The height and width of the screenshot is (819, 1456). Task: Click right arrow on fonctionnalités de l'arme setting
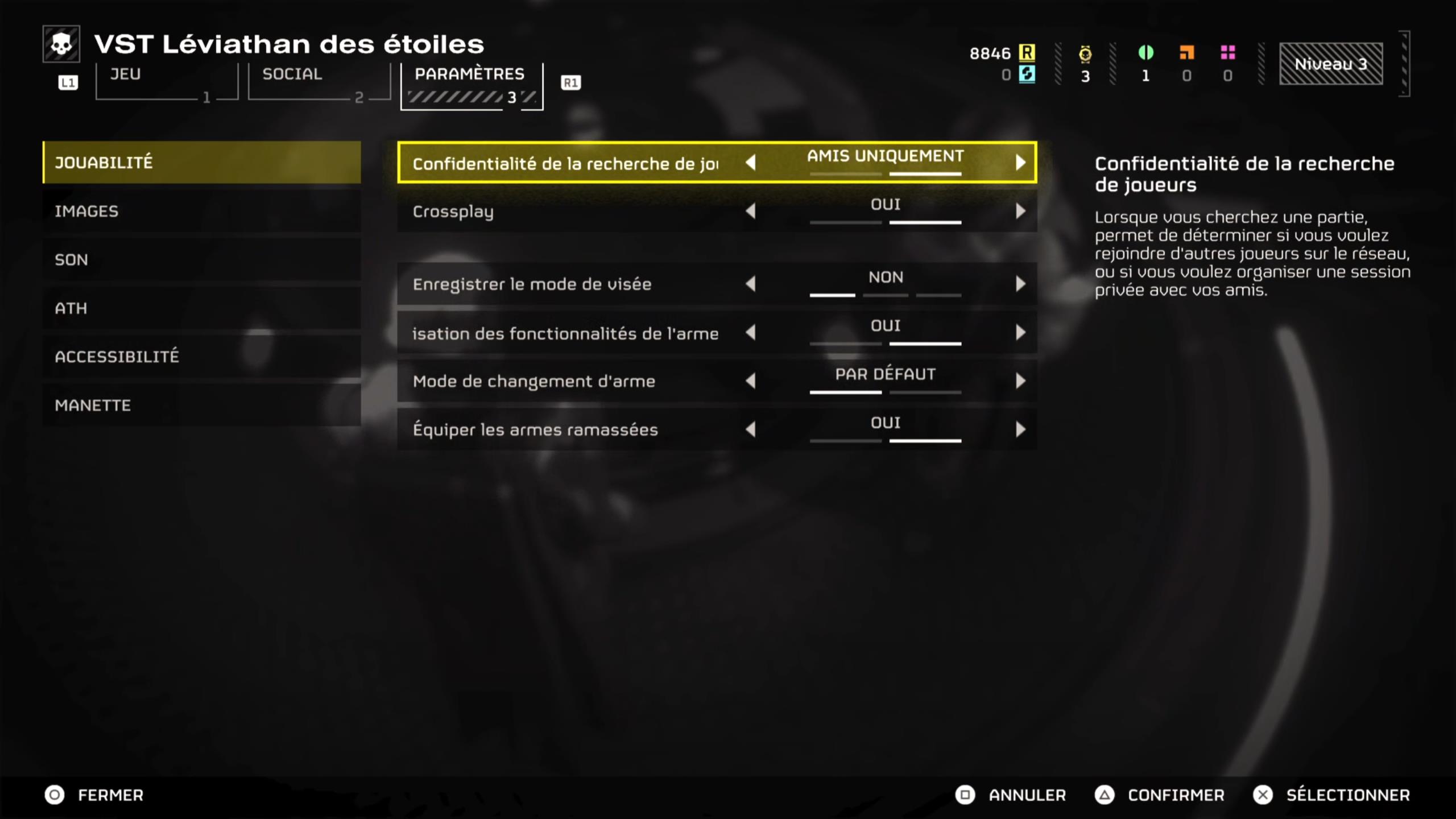(1021, 333)
